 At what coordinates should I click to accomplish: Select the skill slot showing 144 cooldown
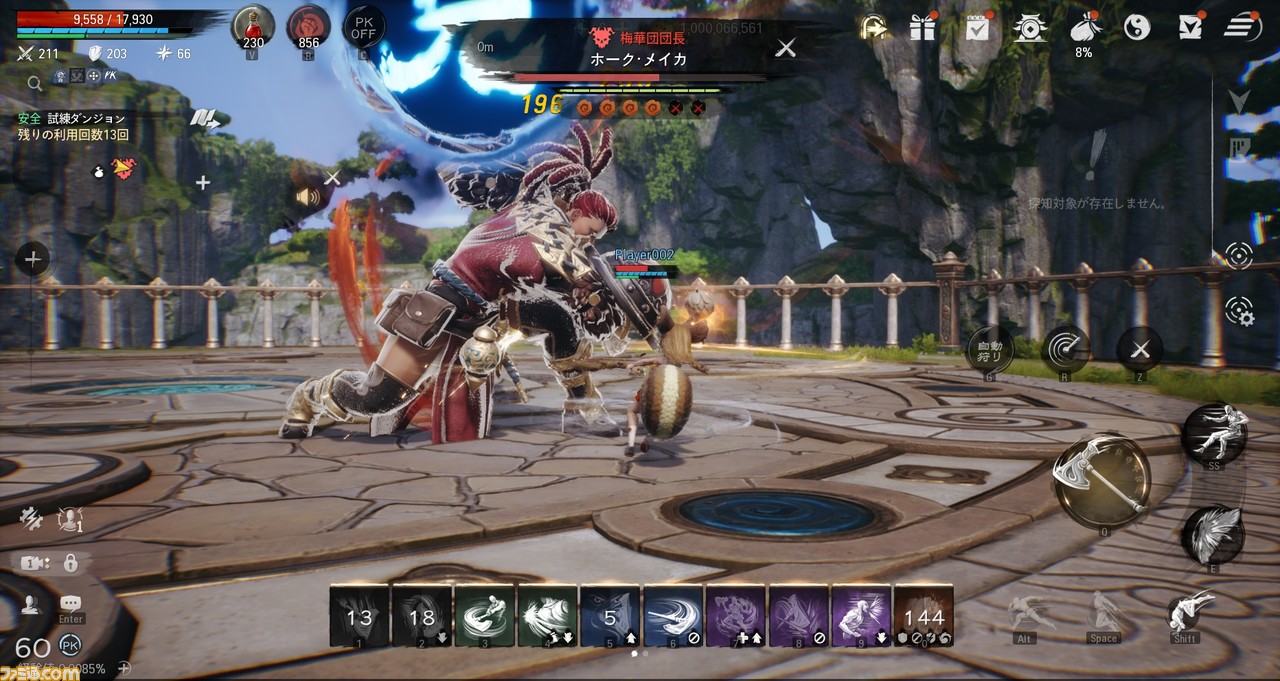coord(924,616)
